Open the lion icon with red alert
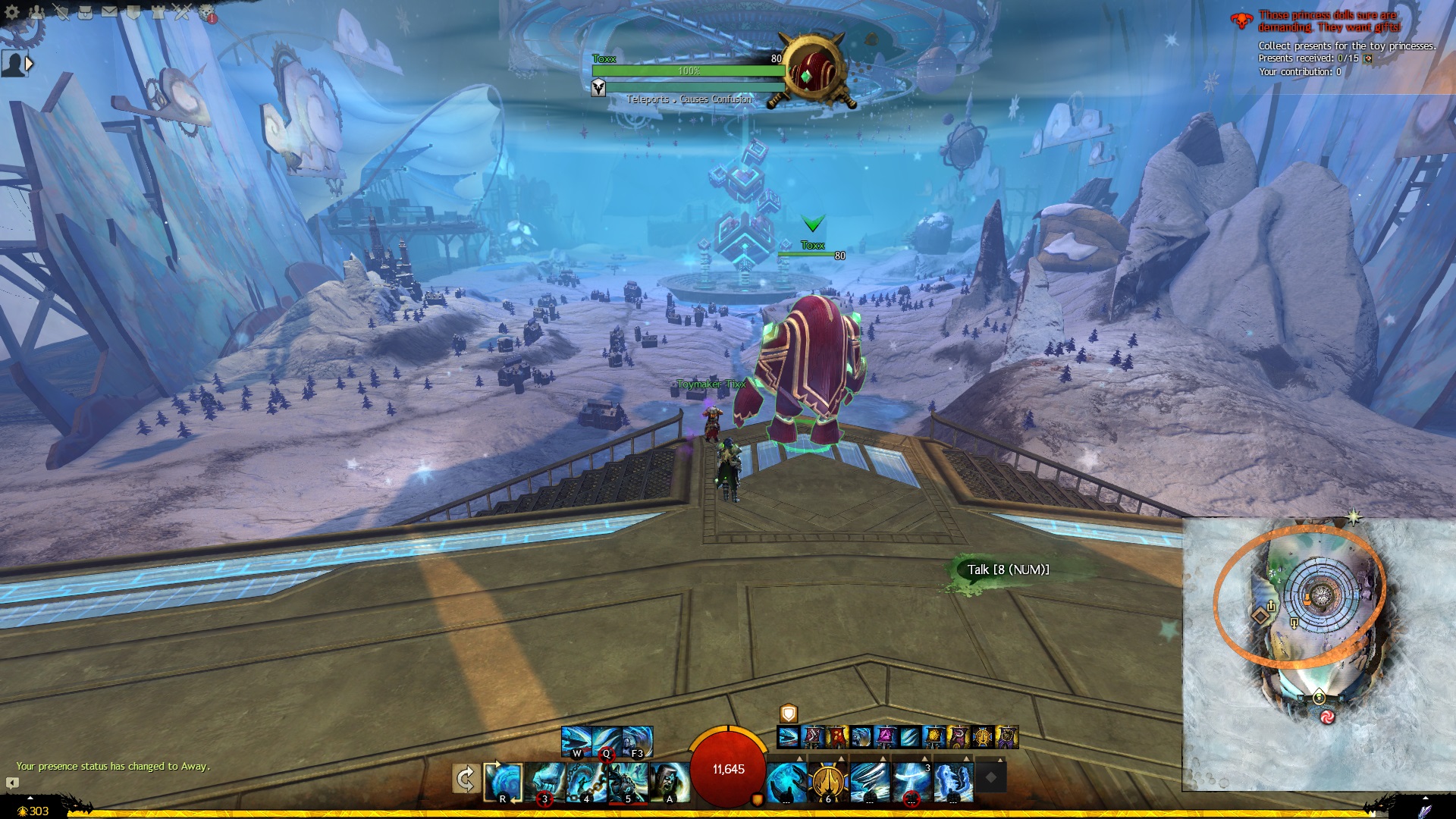Image resolution: width=1456 pixels, height=819 pixels. [x=206, y=13]
